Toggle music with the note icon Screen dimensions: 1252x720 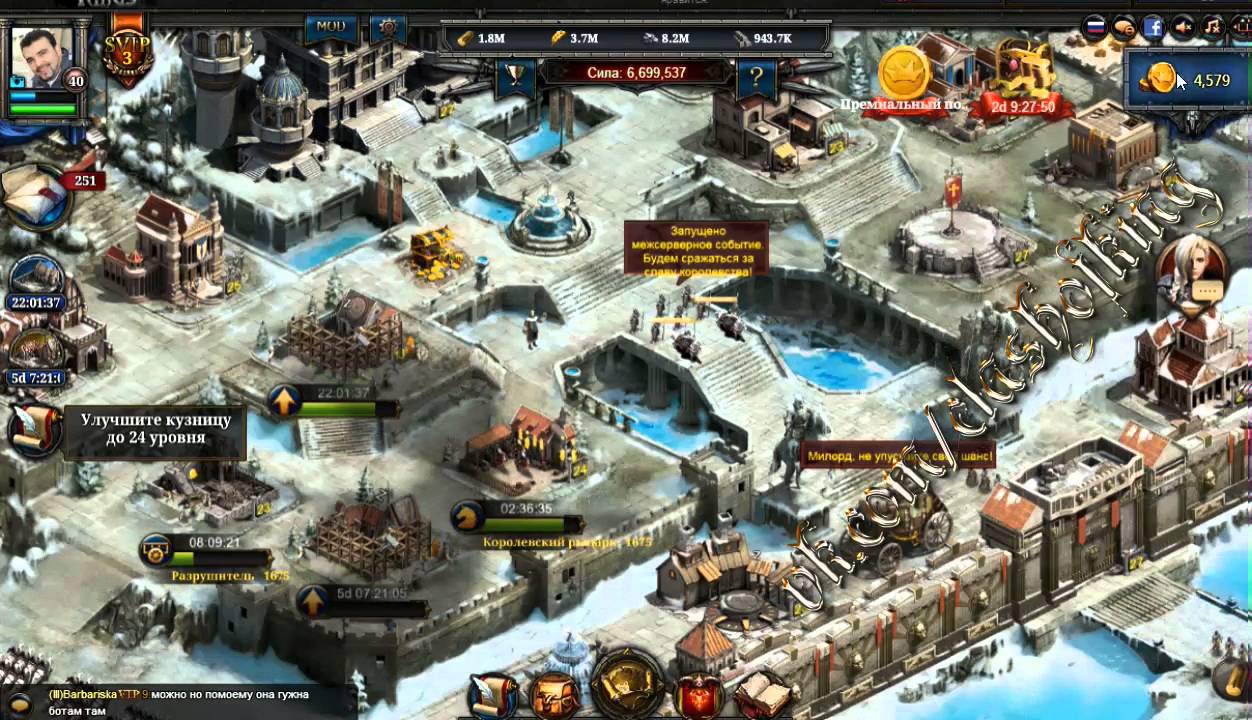point(1212,27)
